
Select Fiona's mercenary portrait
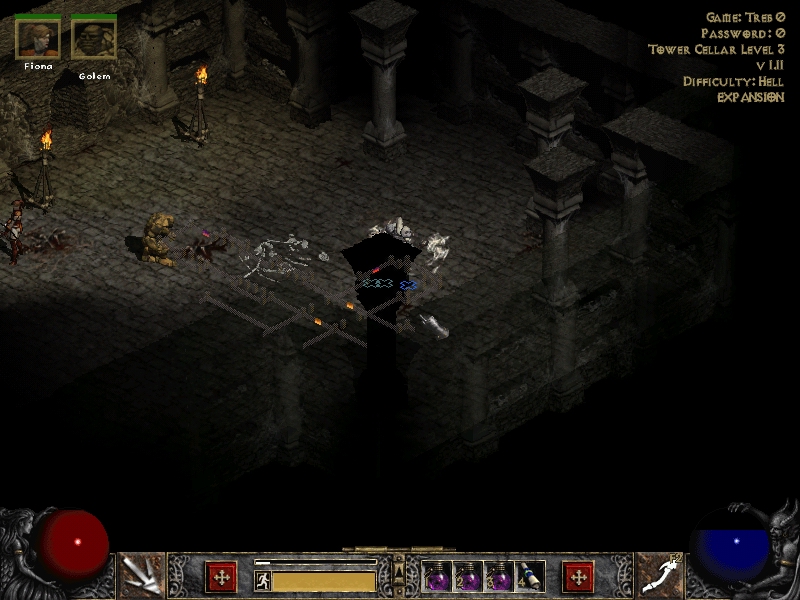pos(38,39)
